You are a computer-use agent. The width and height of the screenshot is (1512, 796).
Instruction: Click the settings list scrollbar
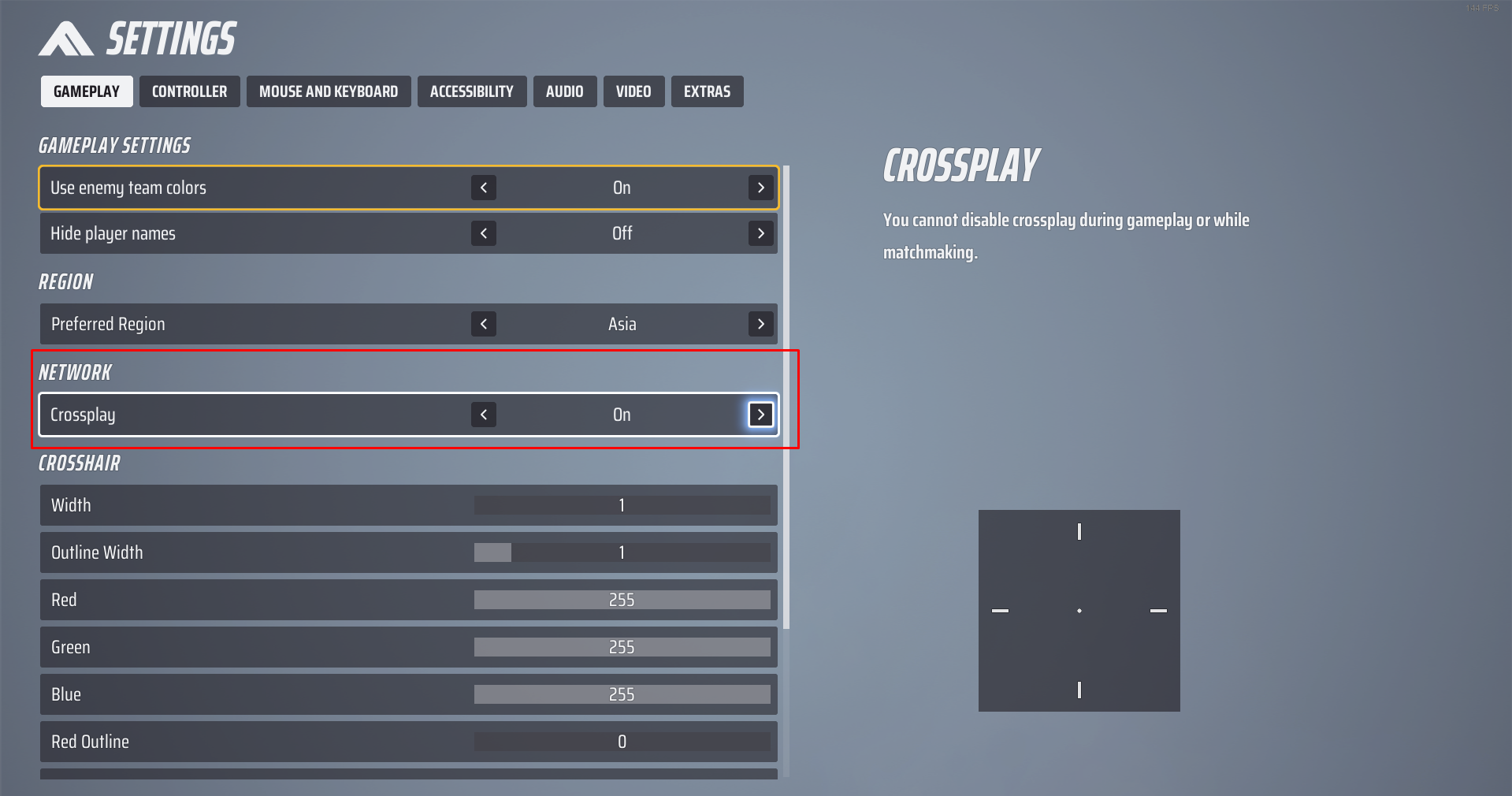coord(785,394)
